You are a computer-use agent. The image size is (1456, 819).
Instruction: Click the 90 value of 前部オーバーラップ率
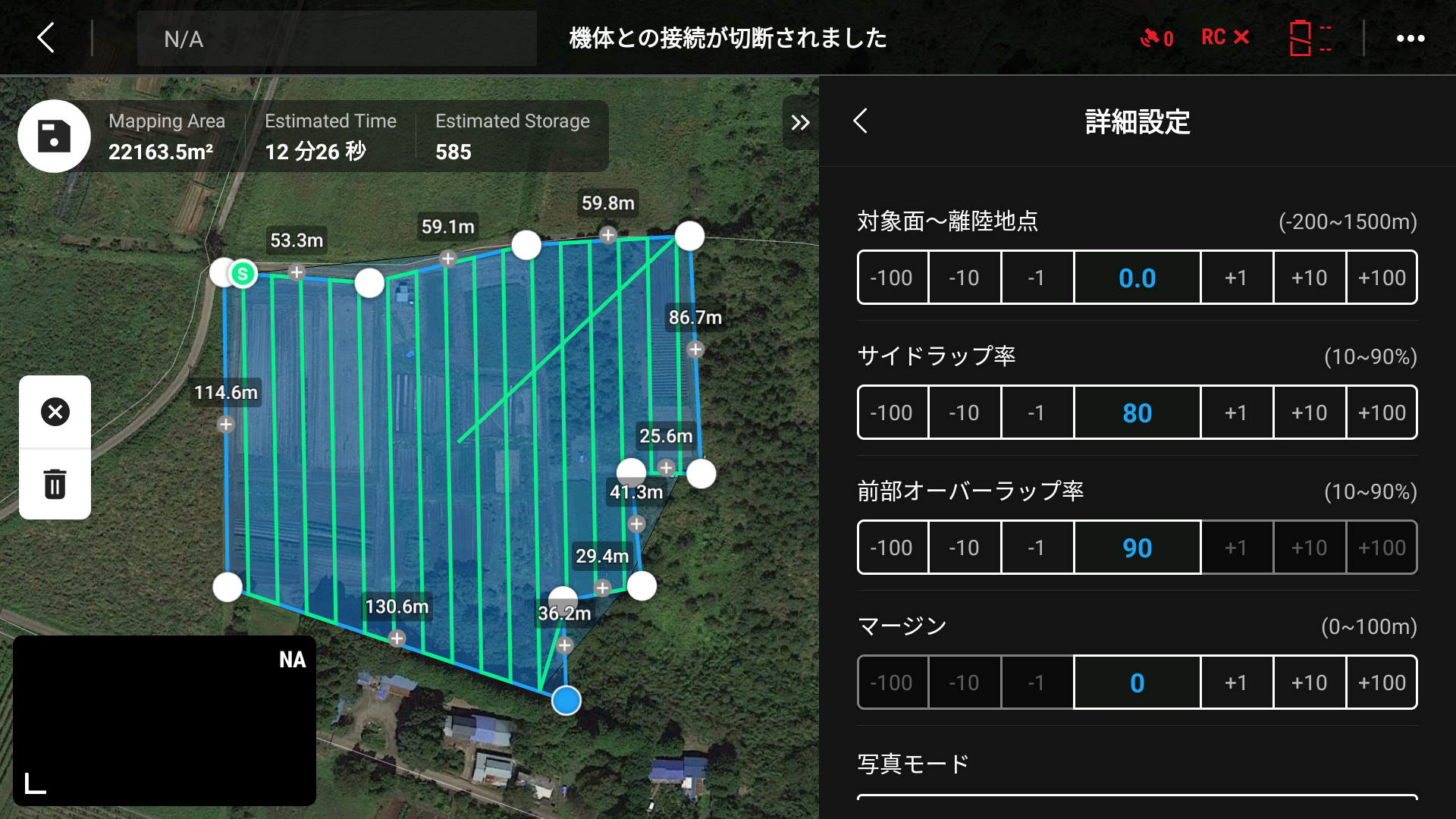click(1137, 547)
